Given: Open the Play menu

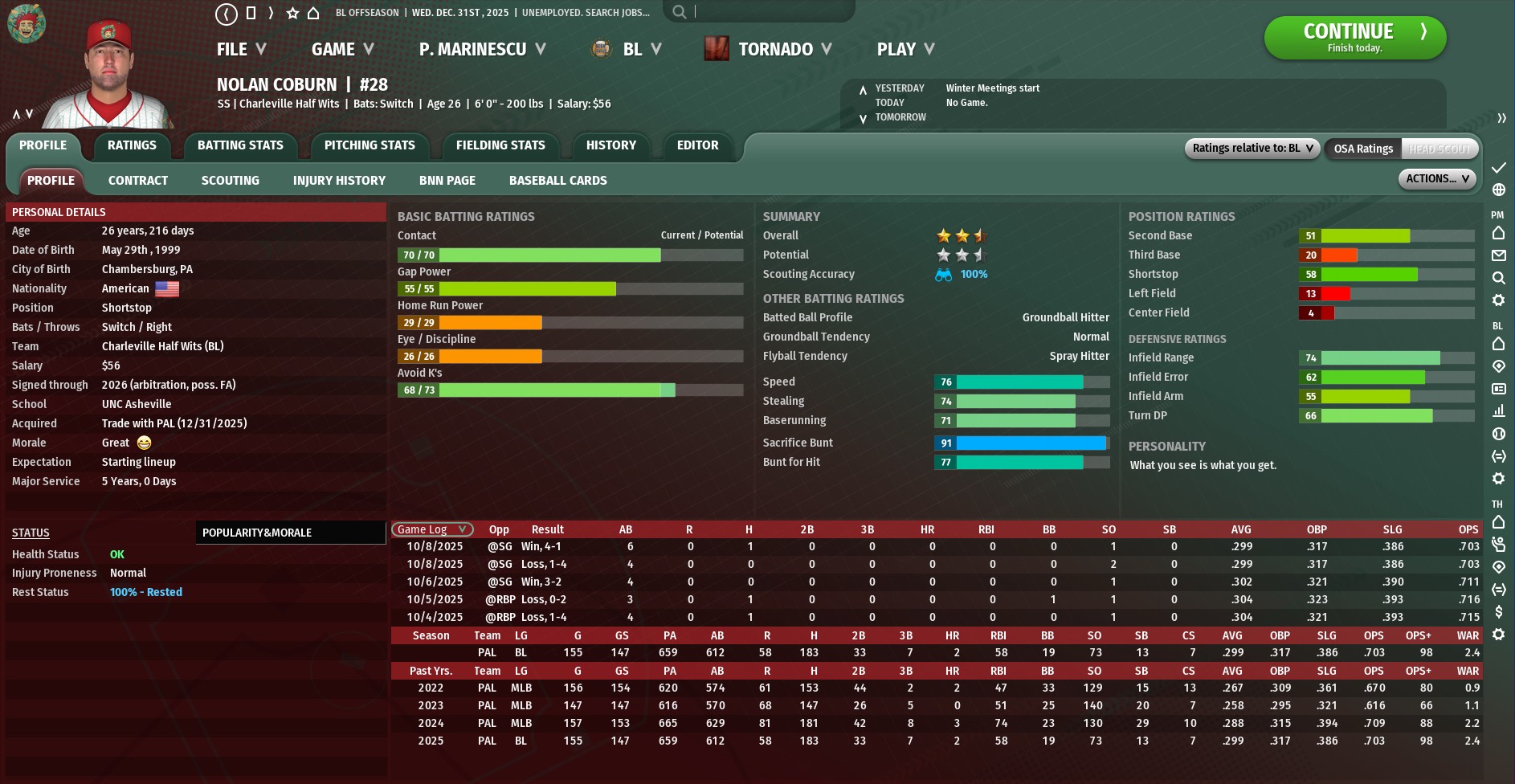Looking at the screenshot, I should [905, 50].
